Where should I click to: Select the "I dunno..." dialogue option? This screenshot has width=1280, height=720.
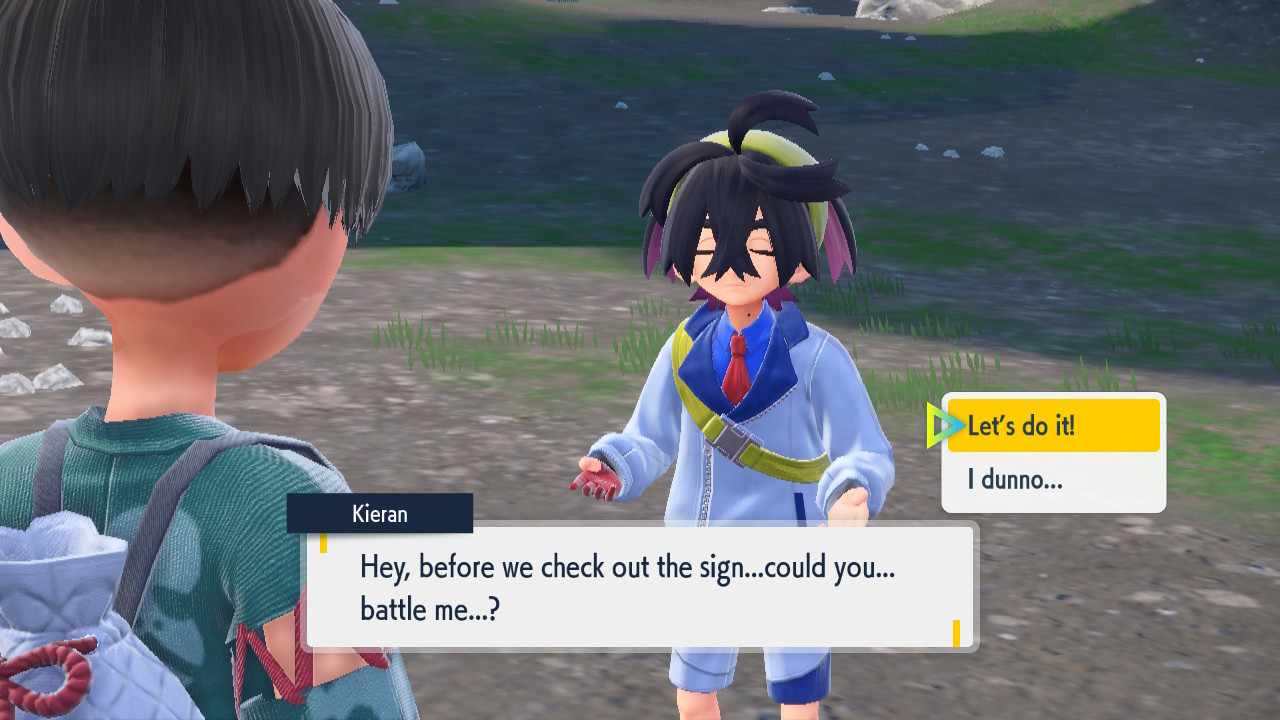click(x=1052, y=480)
